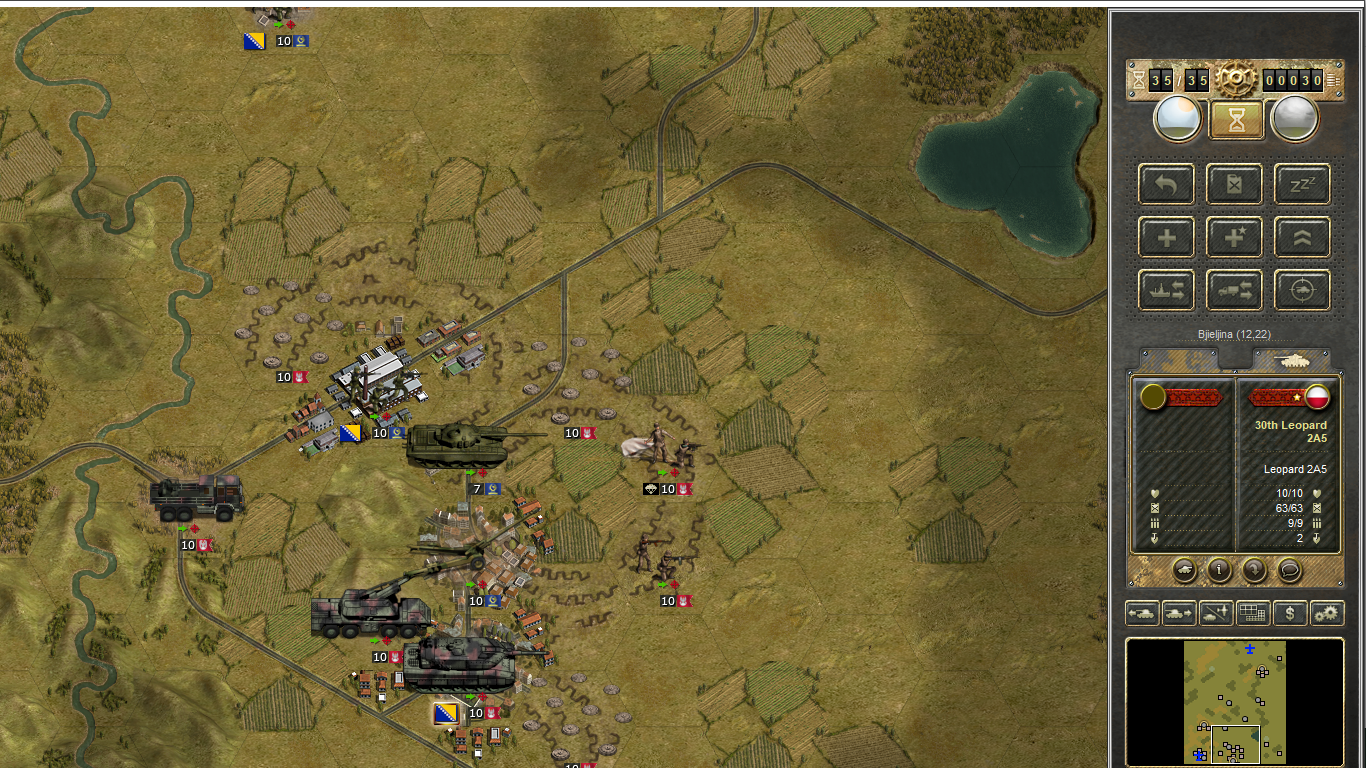Select the previous unit tank-arrow button
Image resolution: width=1366 pixels, height=768 pixels.
pos(1142,613)
